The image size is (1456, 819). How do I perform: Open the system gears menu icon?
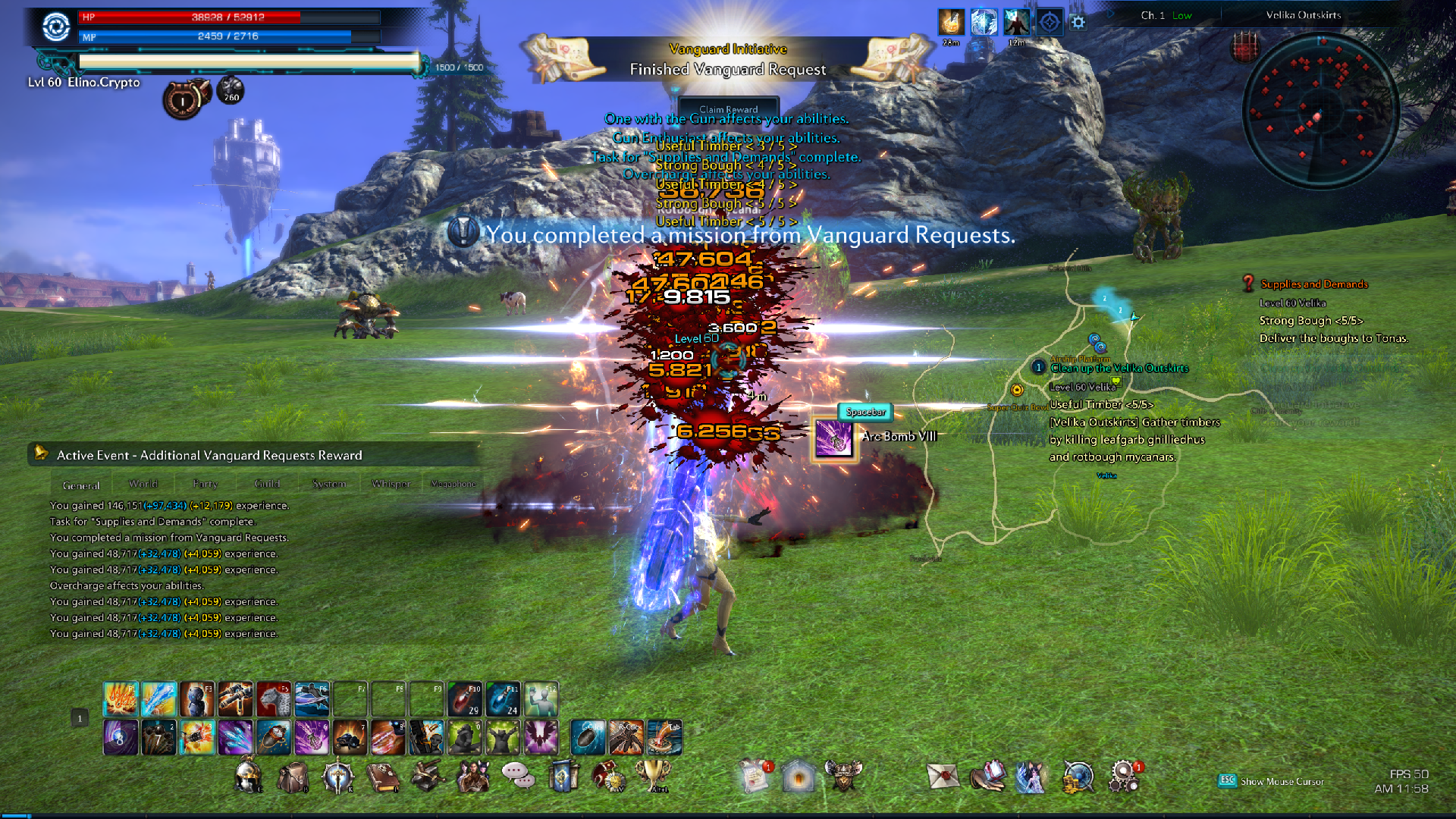pyautogui.click(x=1123, y=777)
